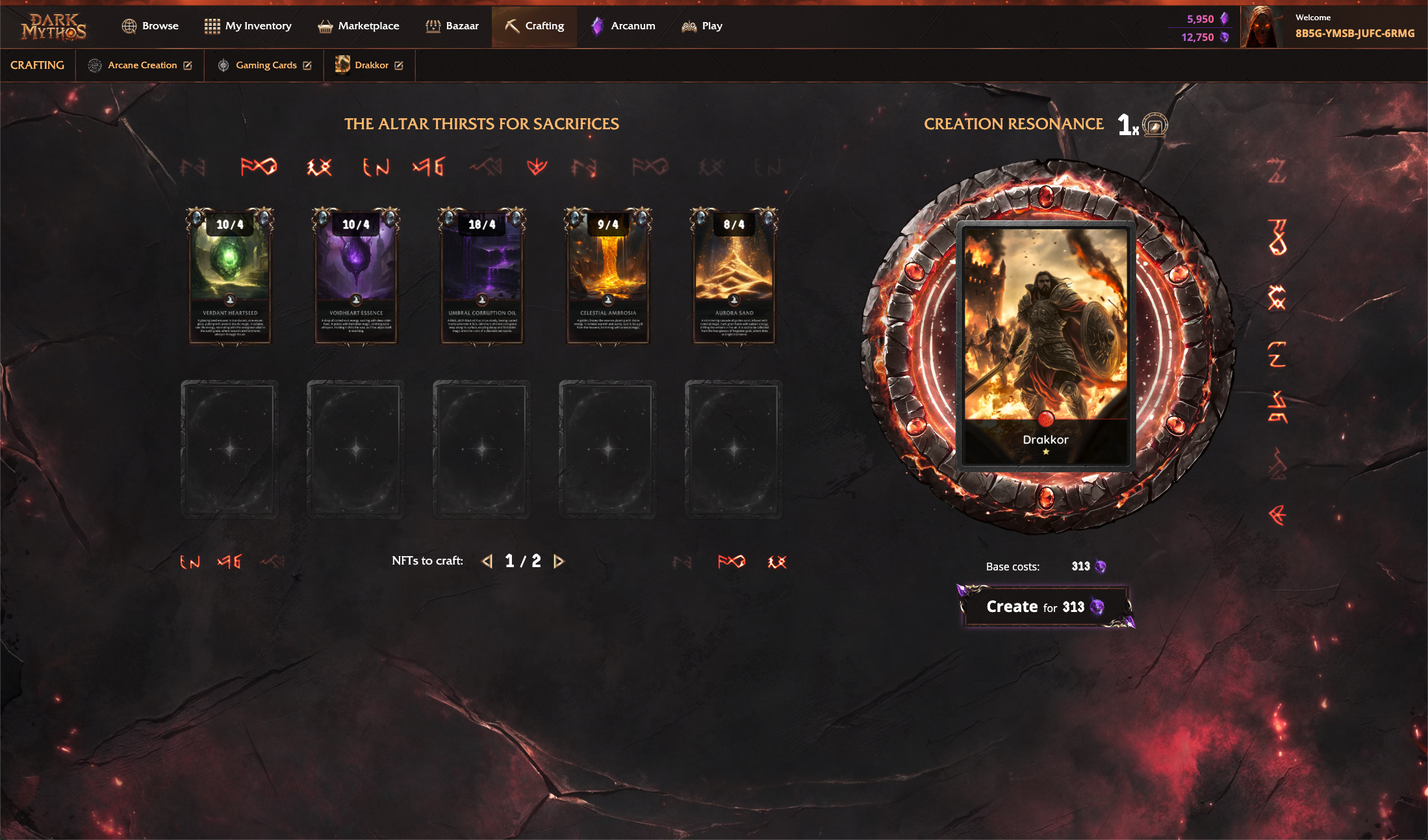Open the Browse page
The height and width of the screenshot is (840, 1428).
click(150, 26)
